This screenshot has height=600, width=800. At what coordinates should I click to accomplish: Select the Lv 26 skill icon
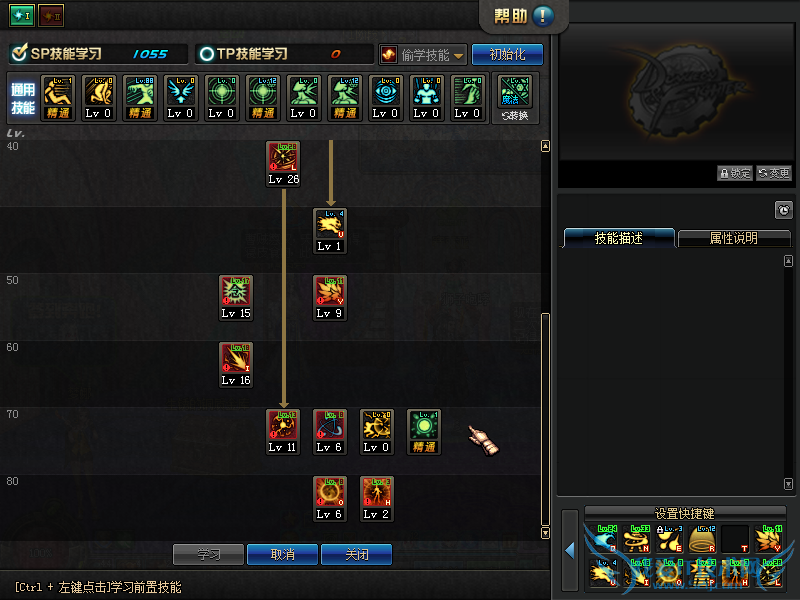tap(284, 157)
